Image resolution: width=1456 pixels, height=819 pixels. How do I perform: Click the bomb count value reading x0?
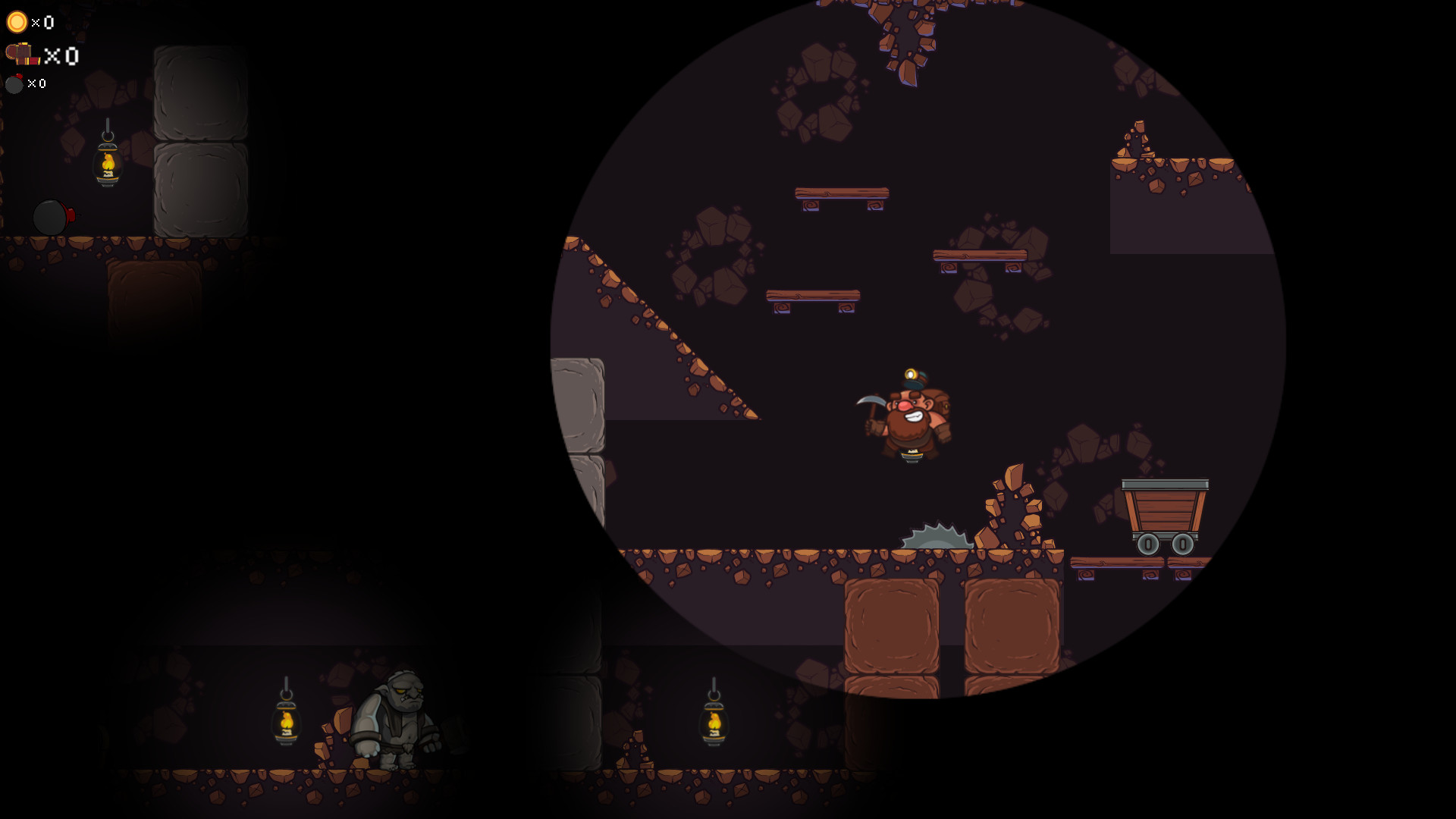34,84
